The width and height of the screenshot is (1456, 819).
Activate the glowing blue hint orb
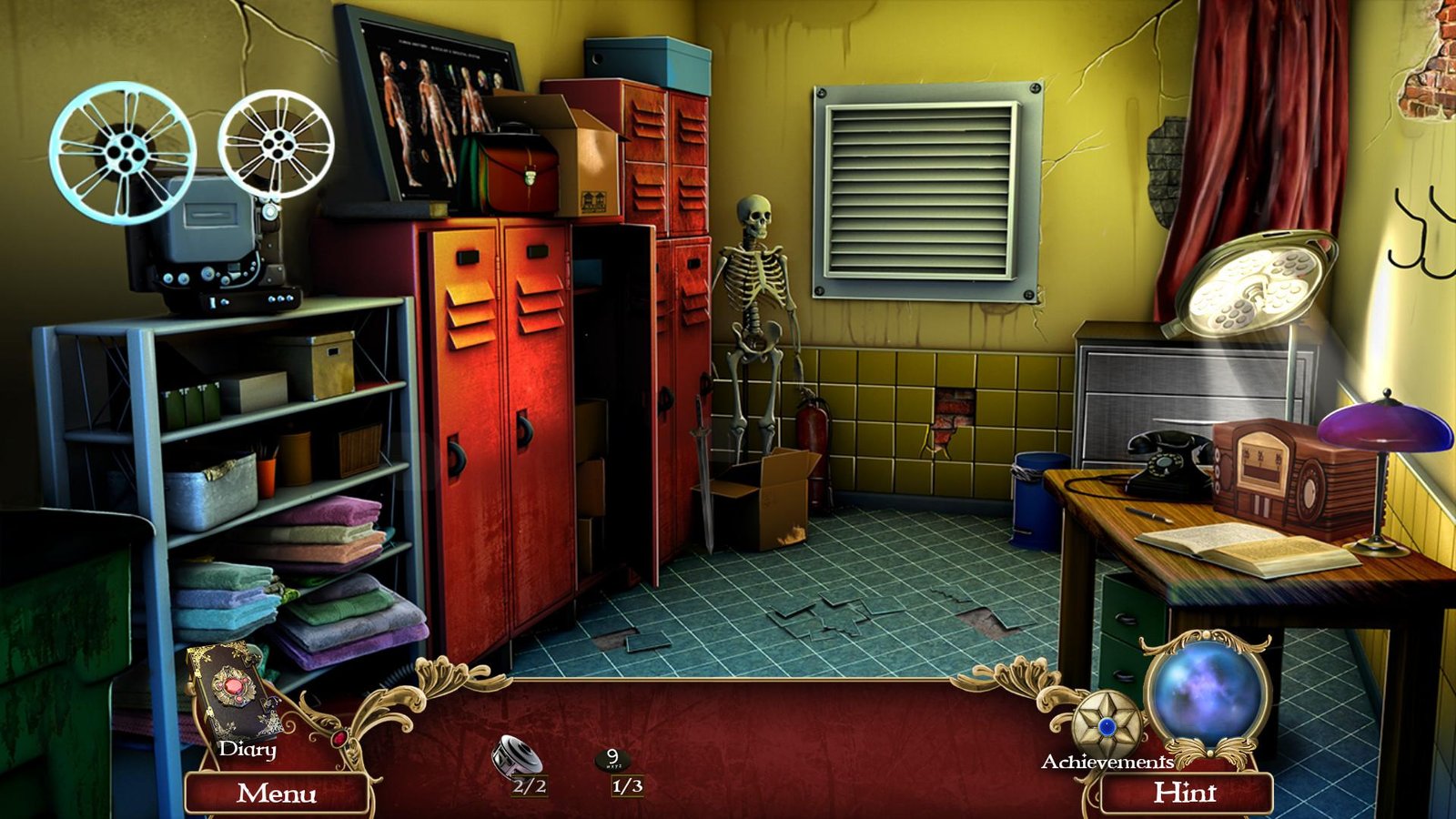(x=1206, y=692)
